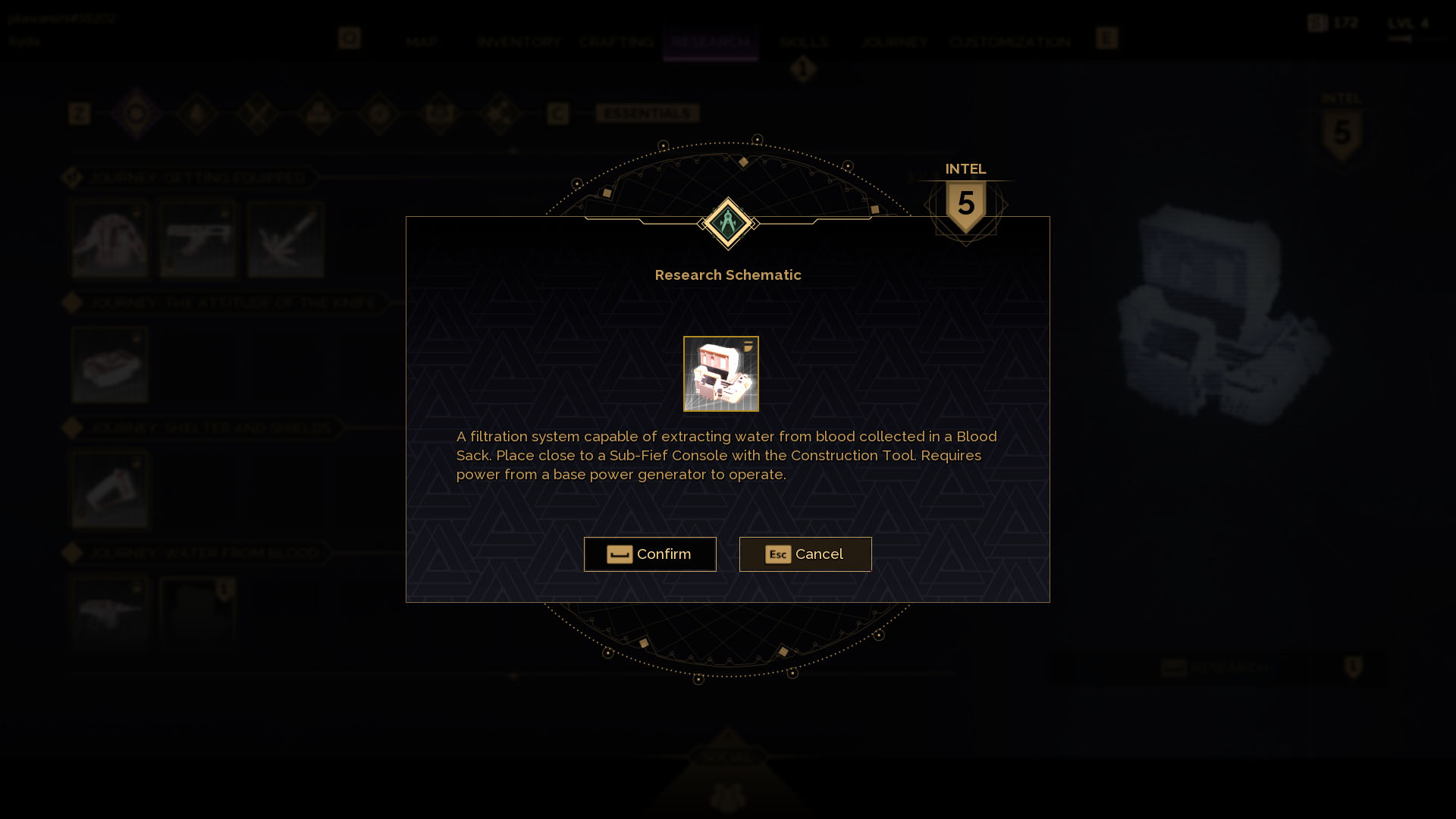
Task: Click the INTEL 5 badge near the dialog
Action: (965, 201)
